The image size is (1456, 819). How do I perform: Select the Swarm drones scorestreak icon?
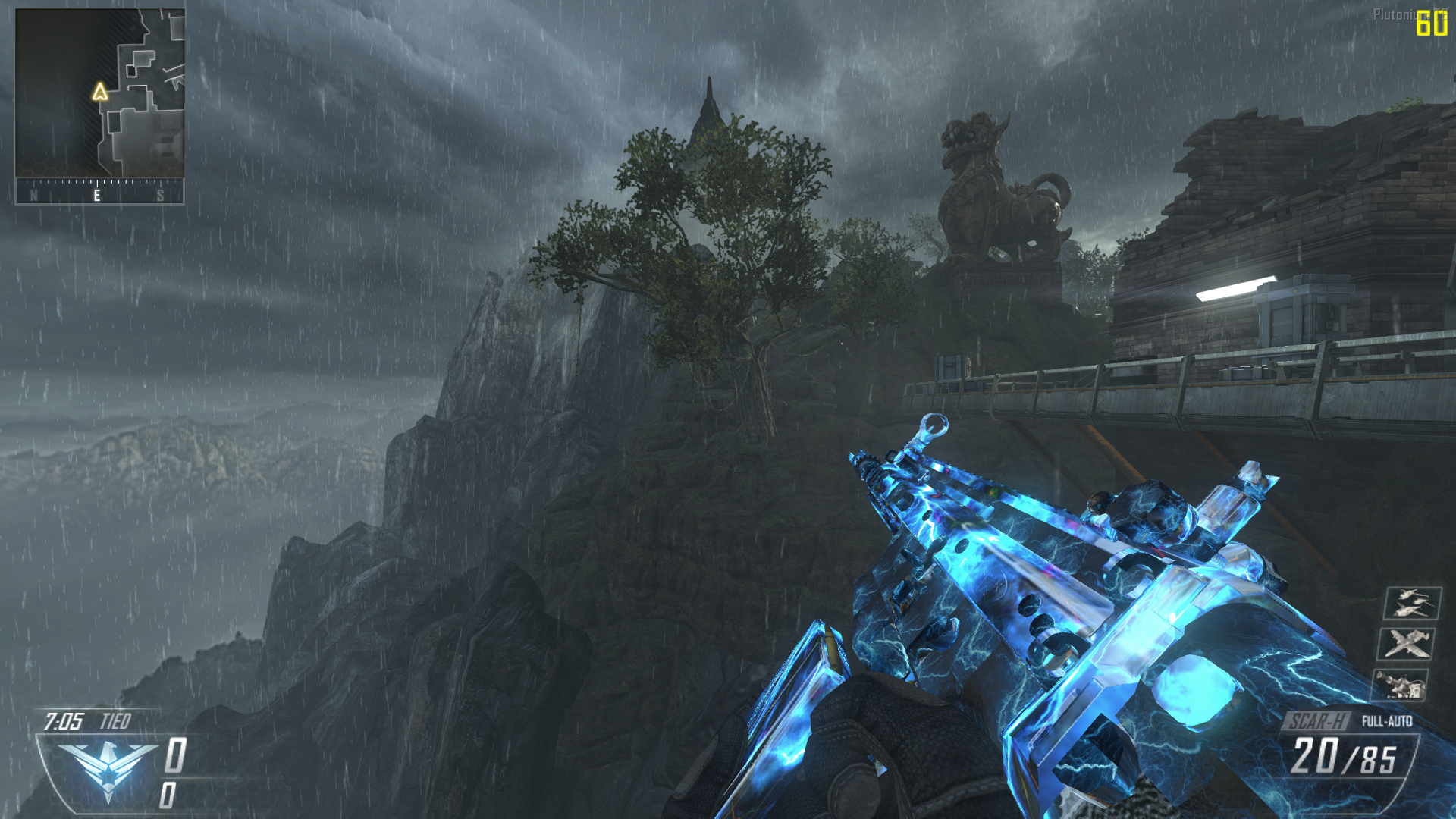[1411, 604]
